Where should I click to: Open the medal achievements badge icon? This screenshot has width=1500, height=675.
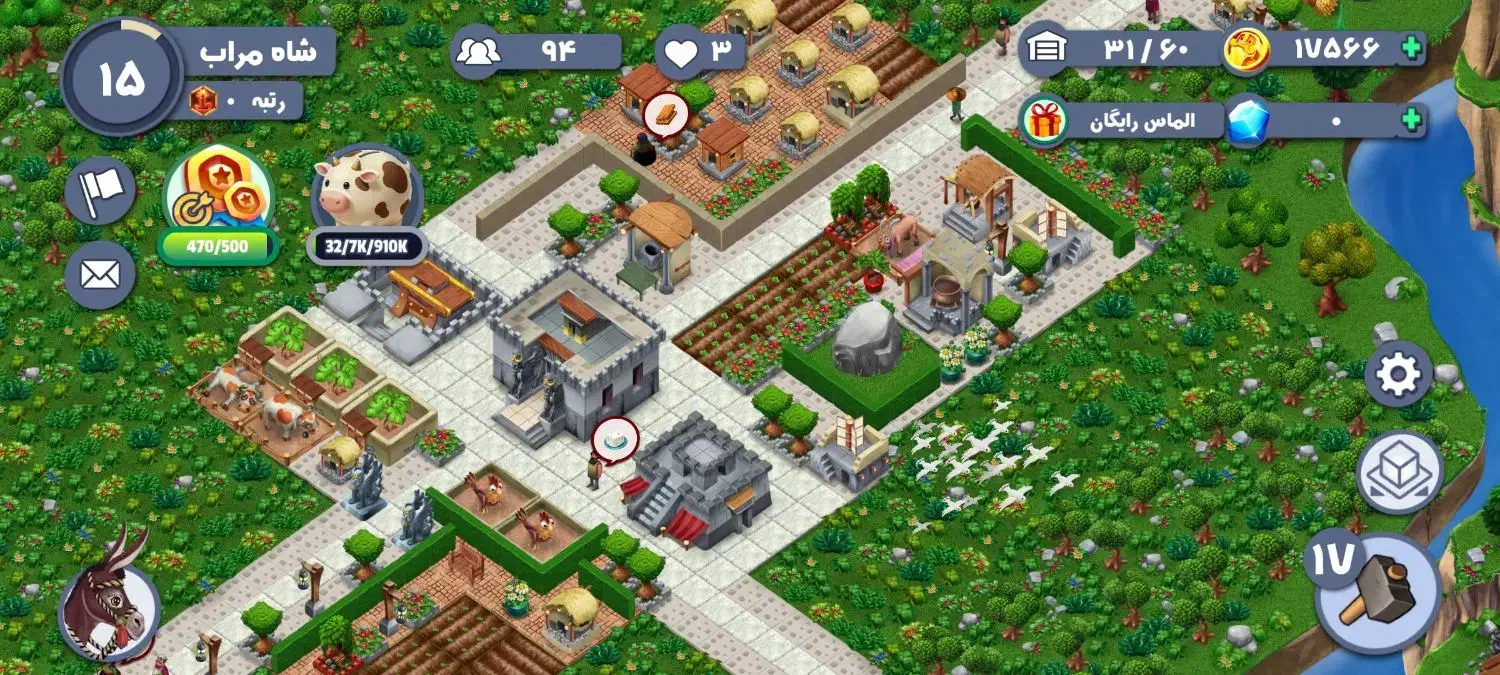(x=218, y=190)
